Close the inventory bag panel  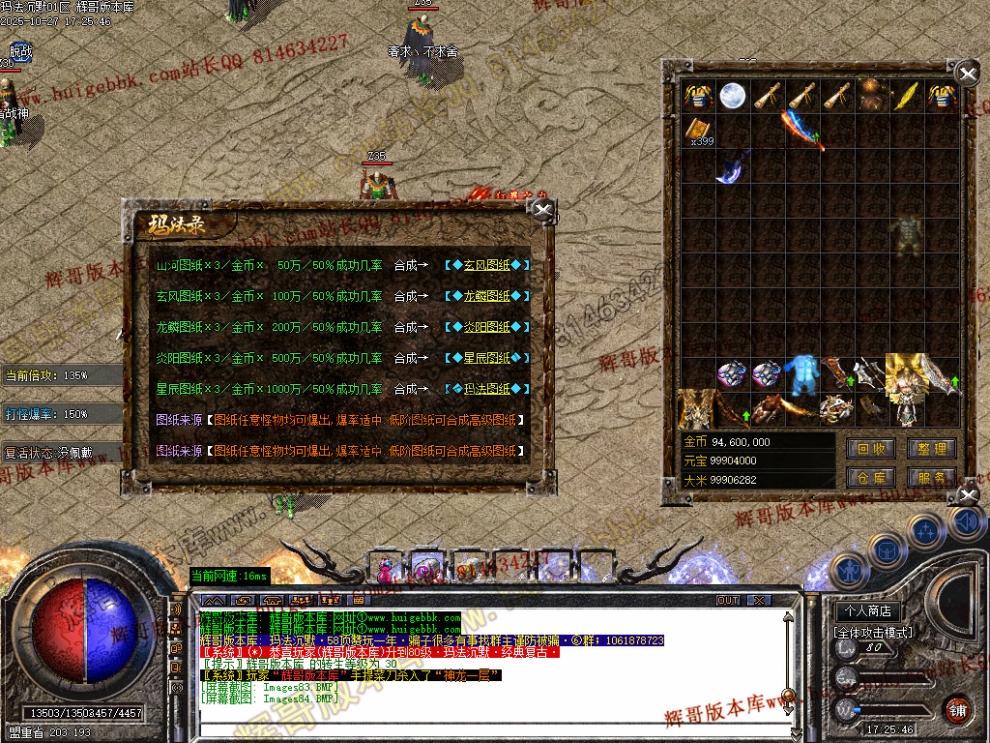click(x=966, y=73)
